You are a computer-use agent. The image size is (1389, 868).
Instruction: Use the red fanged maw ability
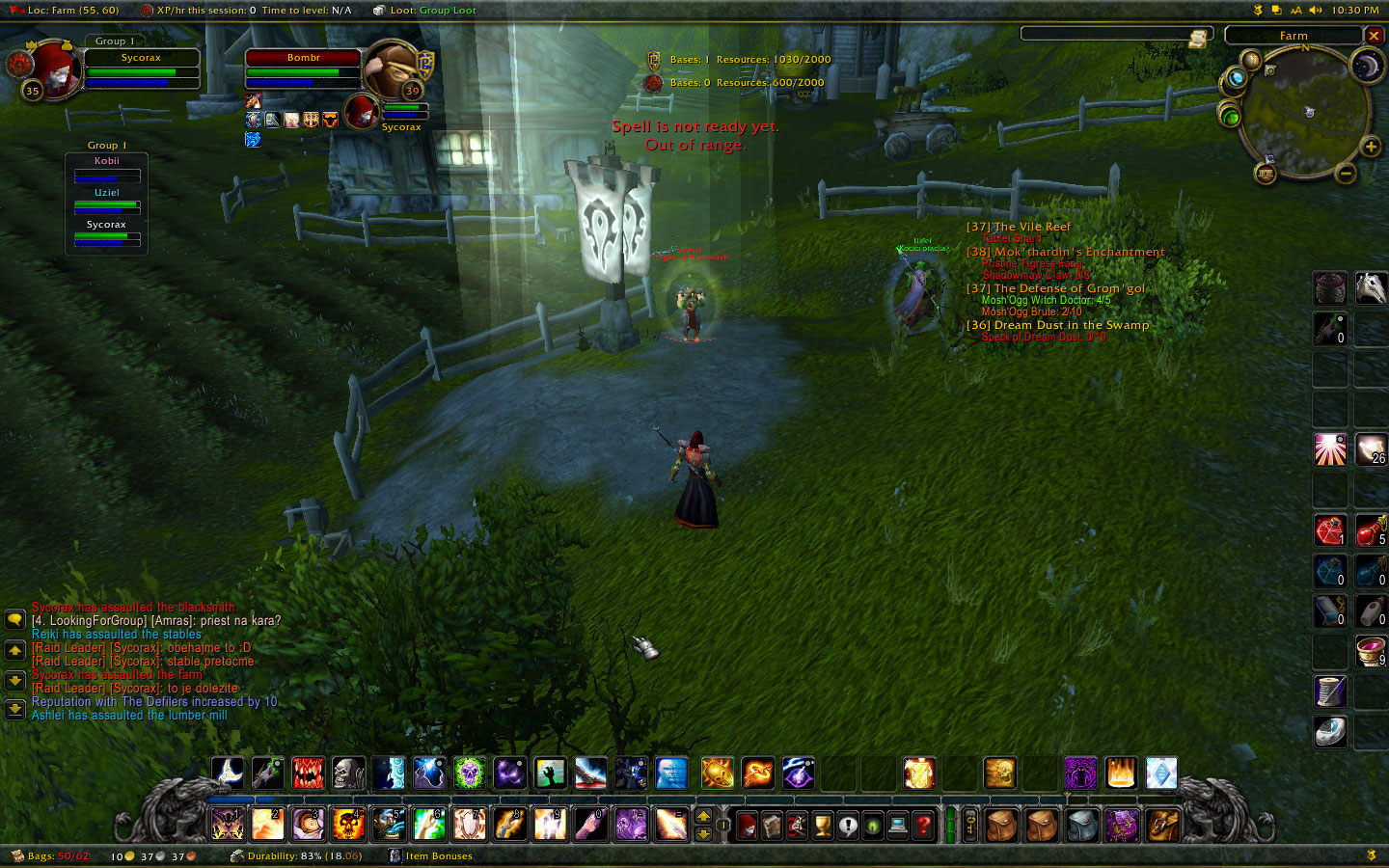[x=309, y=773]
